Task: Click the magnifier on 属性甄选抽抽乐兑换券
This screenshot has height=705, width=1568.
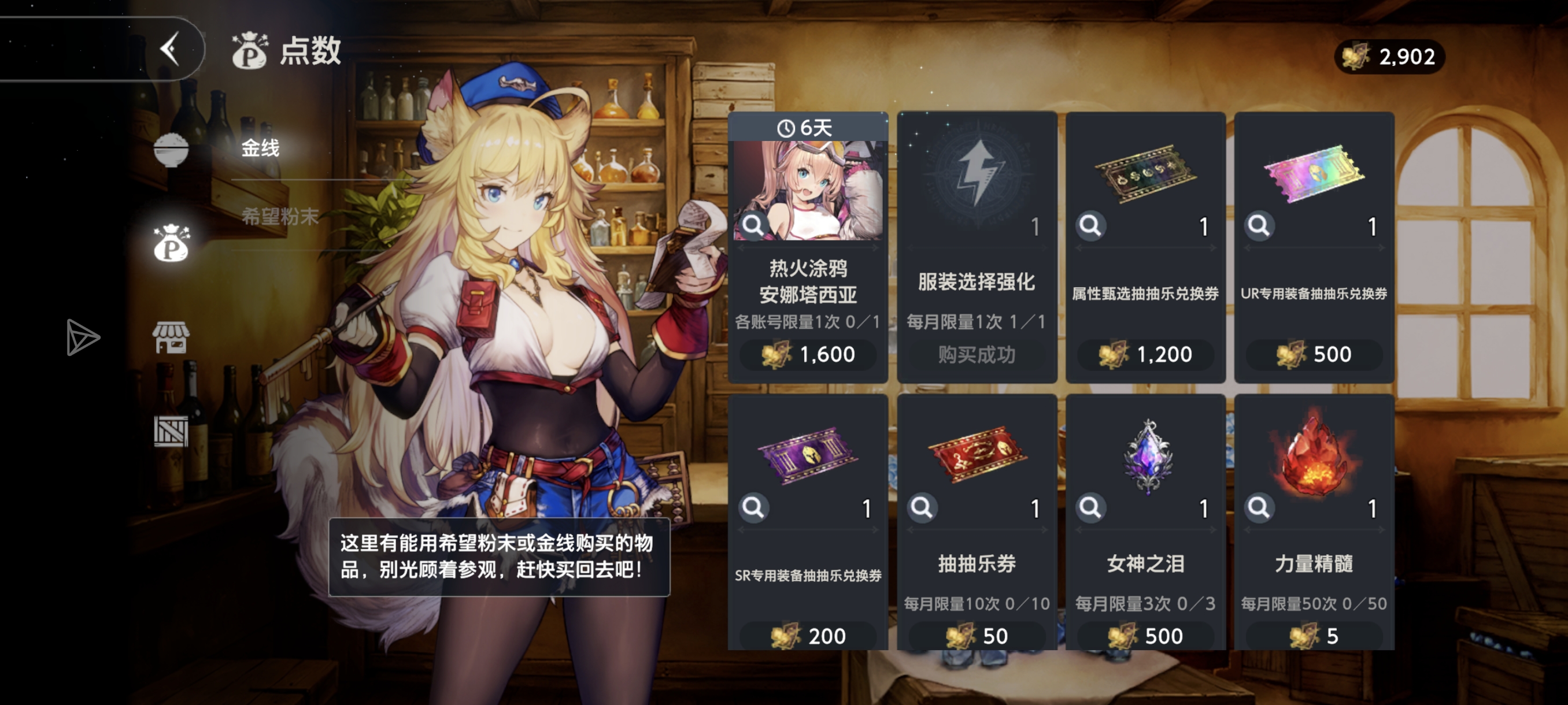Action: pos(1092,227)
